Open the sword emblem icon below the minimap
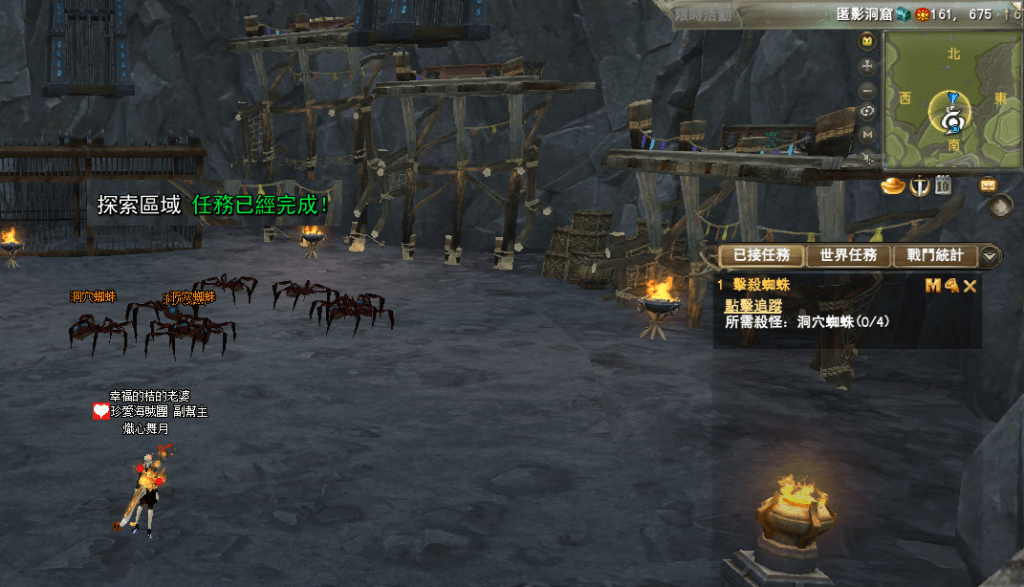The height and width of the screenshot is (587, 1024). (920, 186)
